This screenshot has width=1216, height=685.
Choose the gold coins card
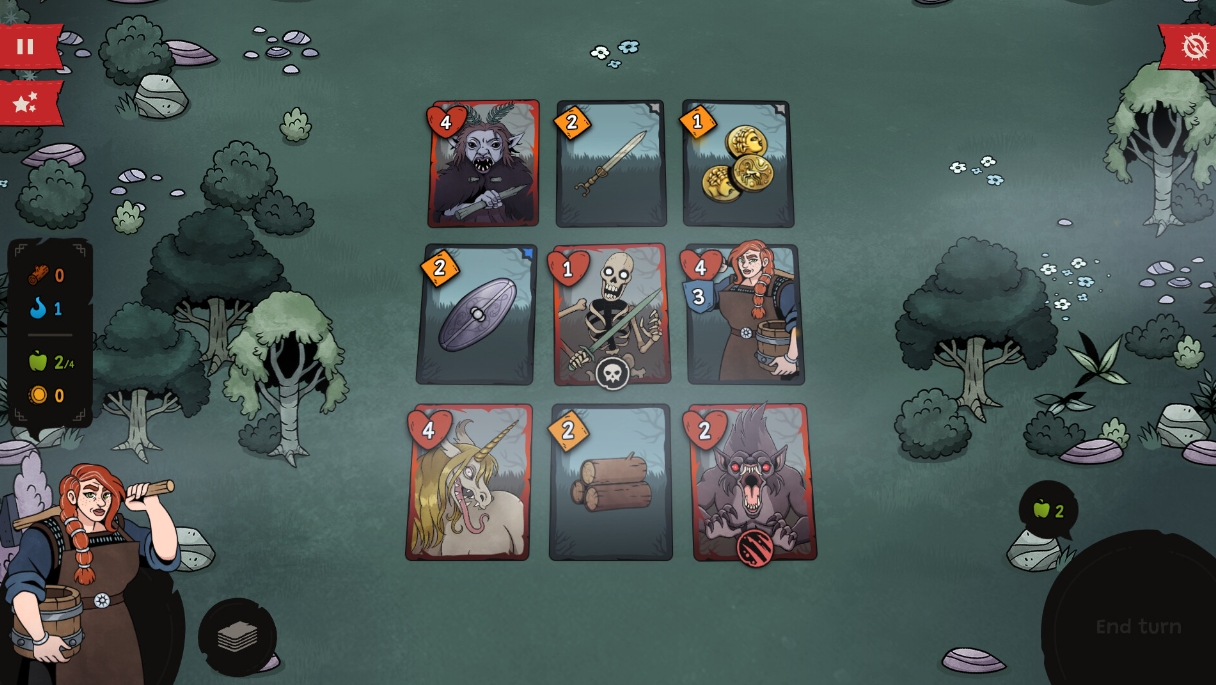(738, 164)
